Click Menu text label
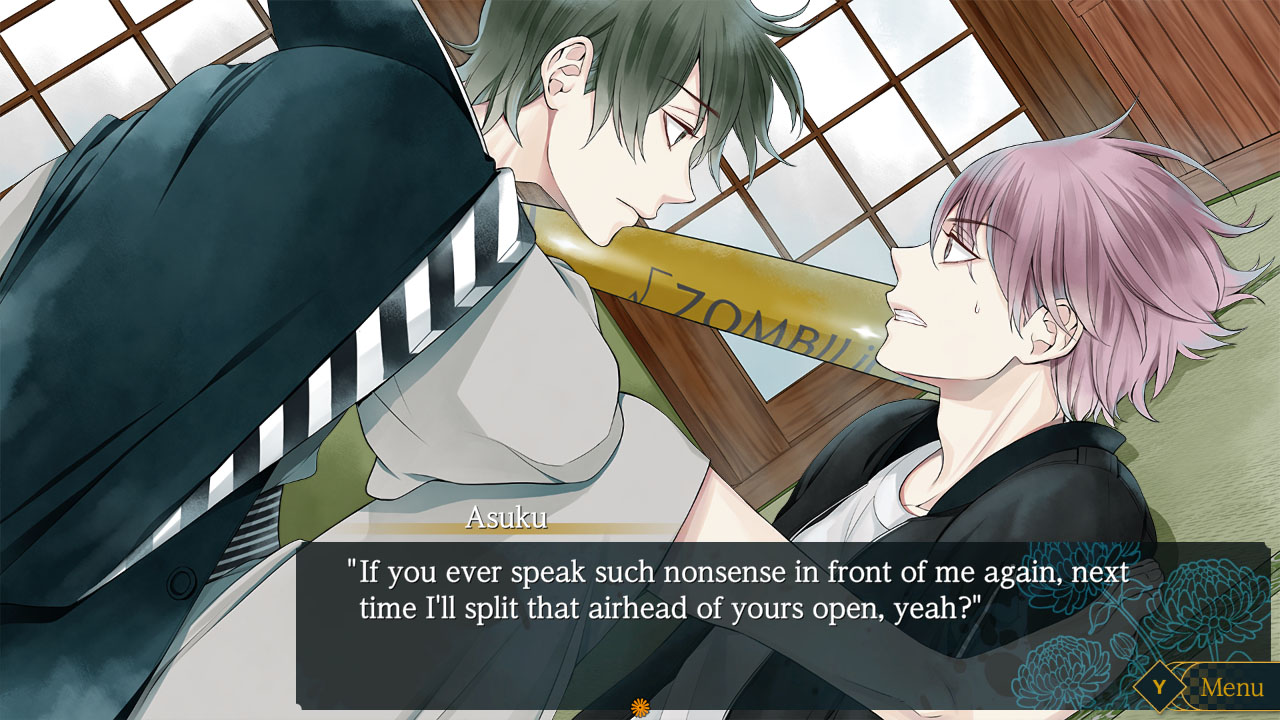The image size is (1280, 720). click(1235, 688)
